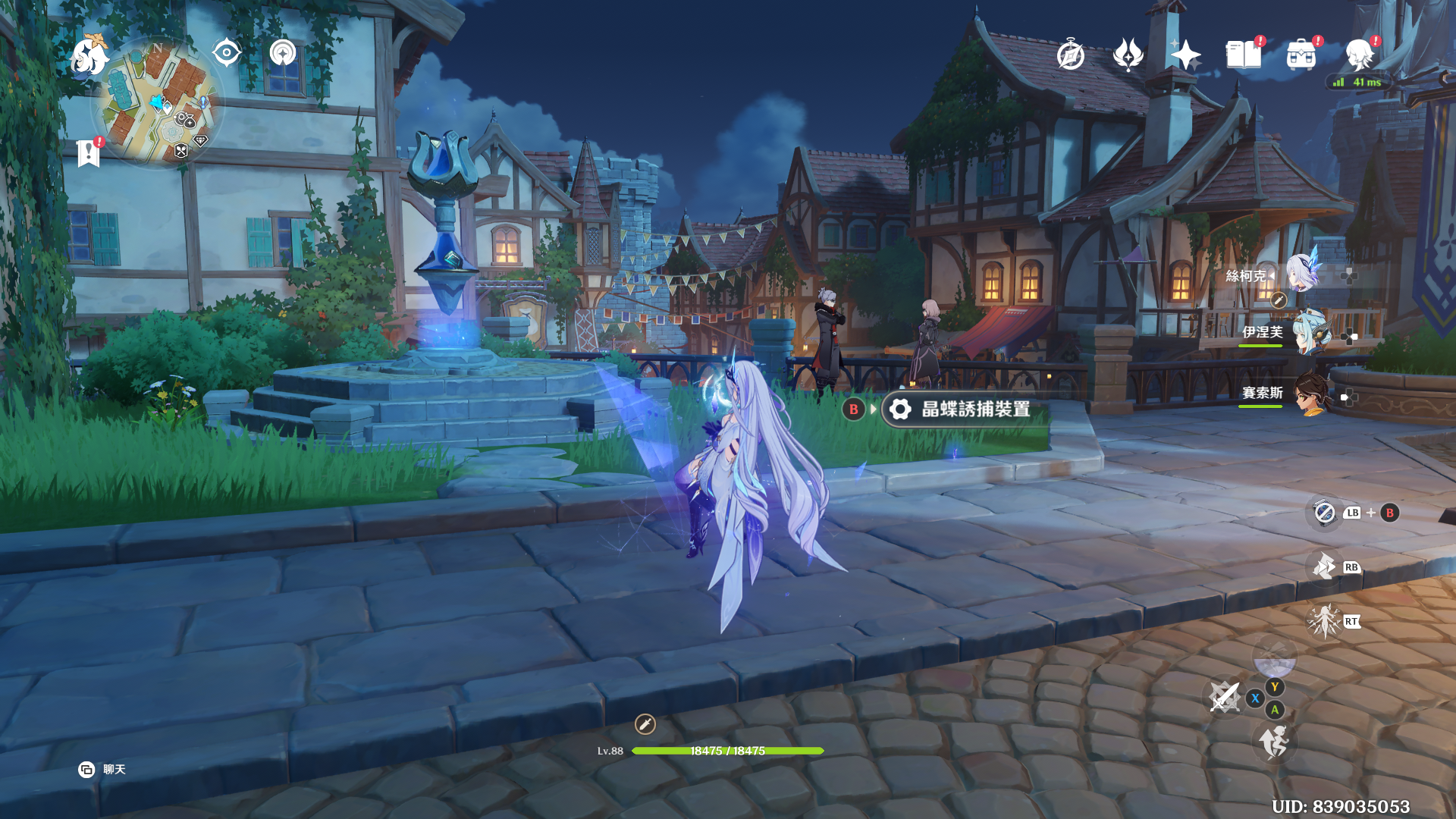1456x819 pixels.
Task: Switch to party member 伊涅芙
Action: click(x=1309, y=334)
